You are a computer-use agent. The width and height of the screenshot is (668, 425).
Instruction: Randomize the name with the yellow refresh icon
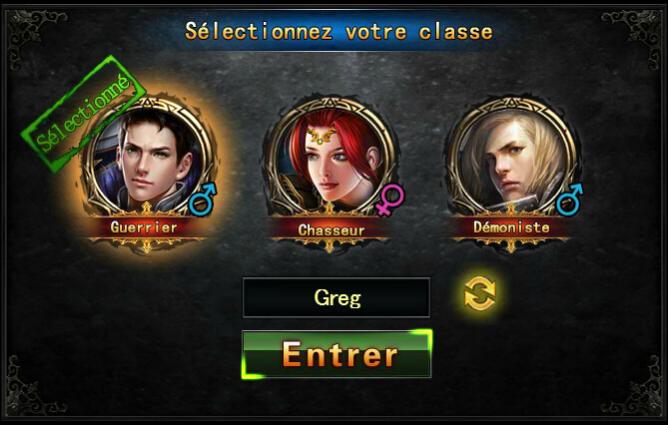[480, 294]
